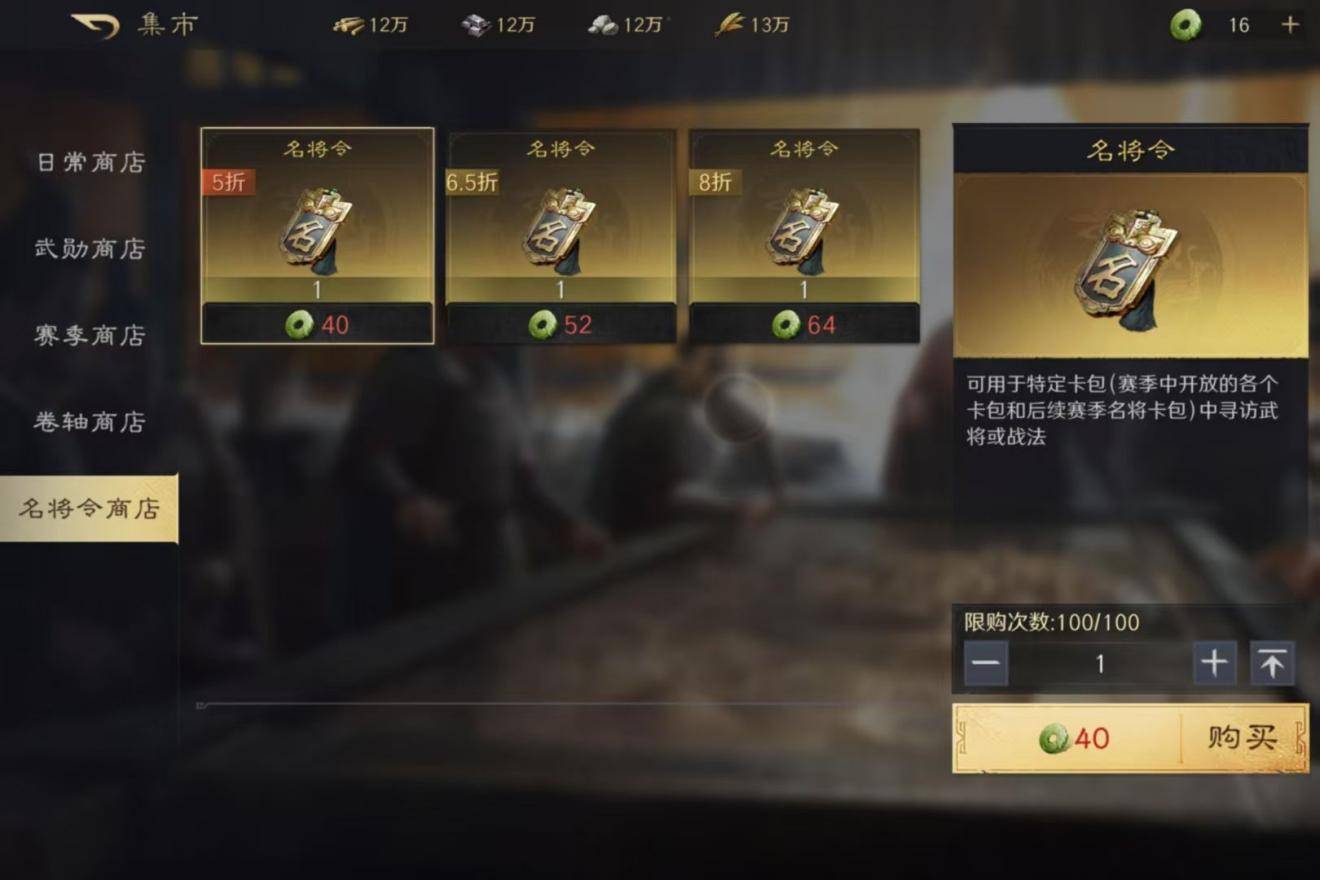Choose the 名将令商店 tab
1320x880 pixels.
coord(90,508)
